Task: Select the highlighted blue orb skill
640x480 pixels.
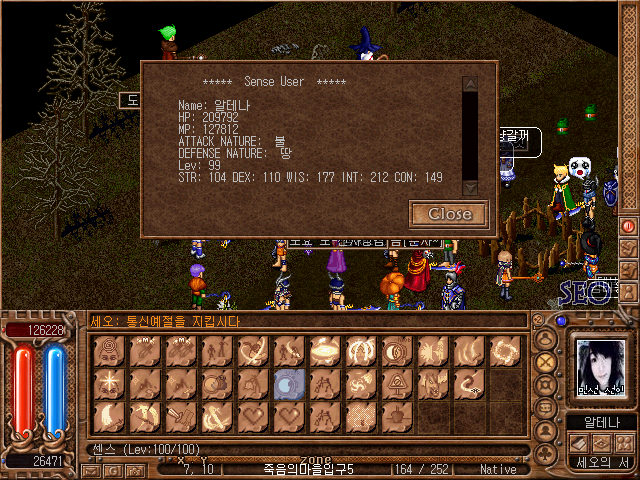Action: coord(287,383)
